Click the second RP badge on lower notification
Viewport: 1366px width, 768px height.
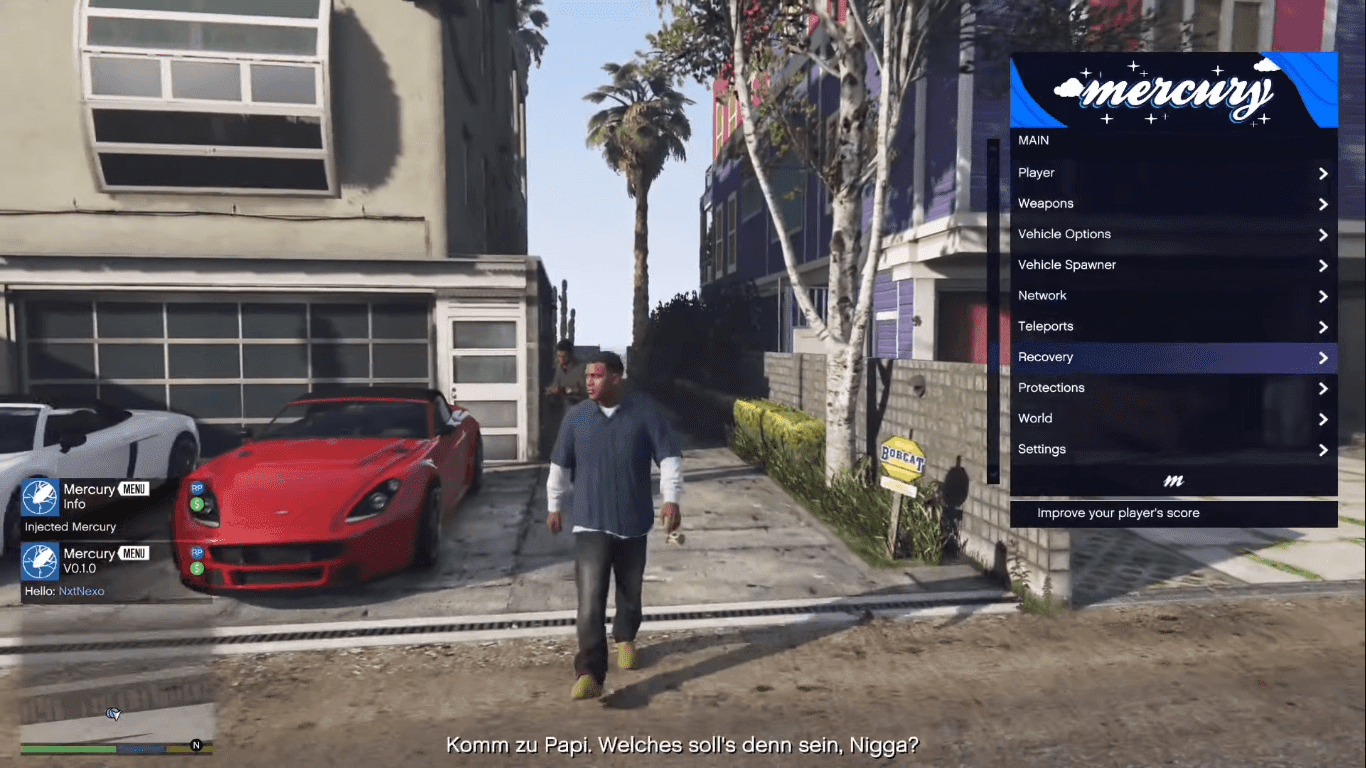(197, 552)
